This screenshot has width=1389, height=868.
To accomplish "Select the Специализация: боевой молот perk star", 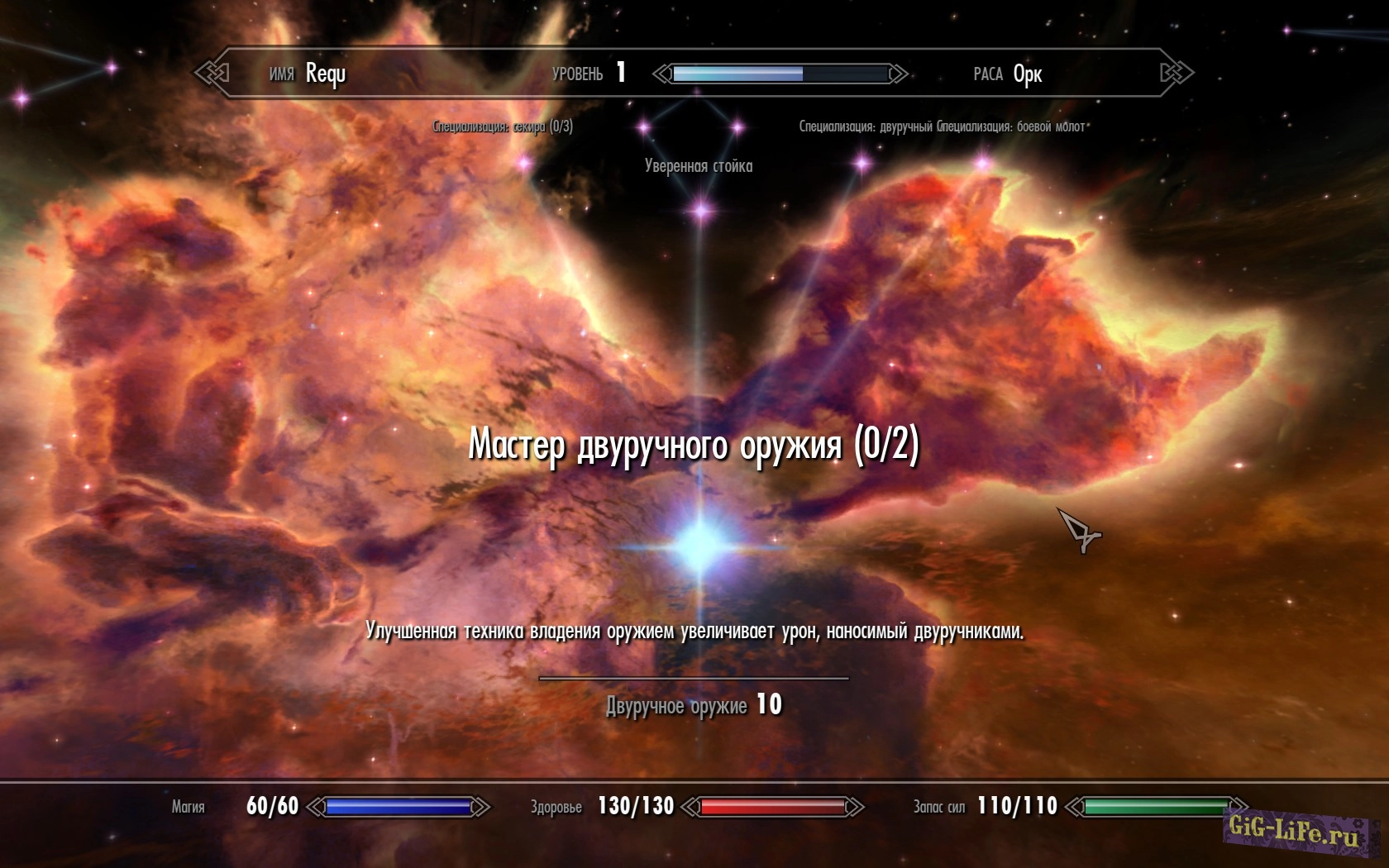I will [x=982, y=163].
